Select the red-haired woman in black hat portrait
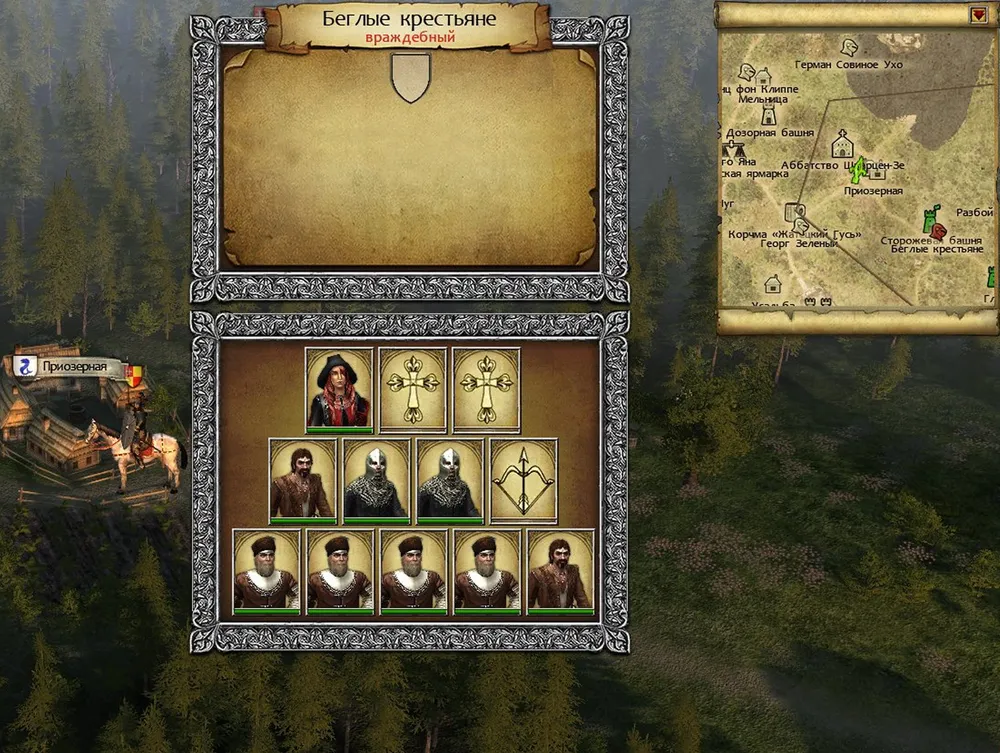 tap(339, 388)
